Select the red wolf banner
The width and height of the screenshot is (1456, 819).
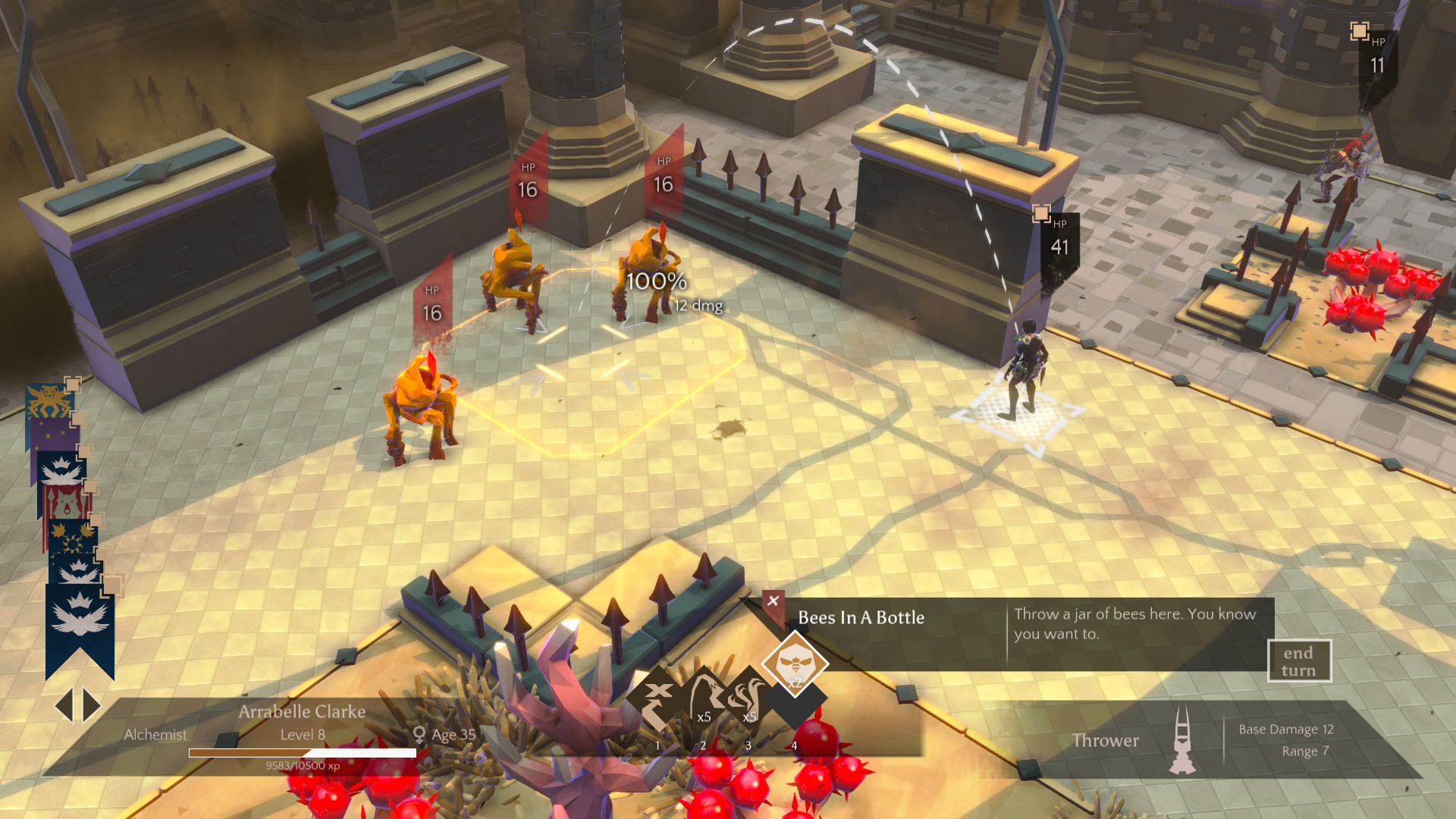click(66, 502)
